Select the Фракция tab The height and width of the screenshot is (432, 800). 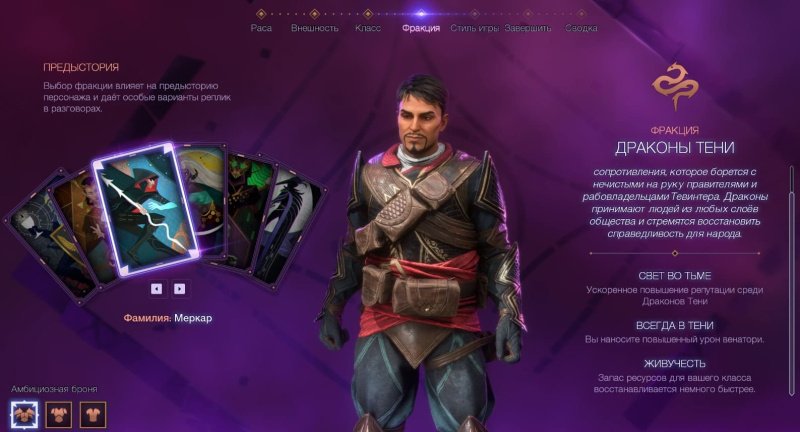(420, 28)
